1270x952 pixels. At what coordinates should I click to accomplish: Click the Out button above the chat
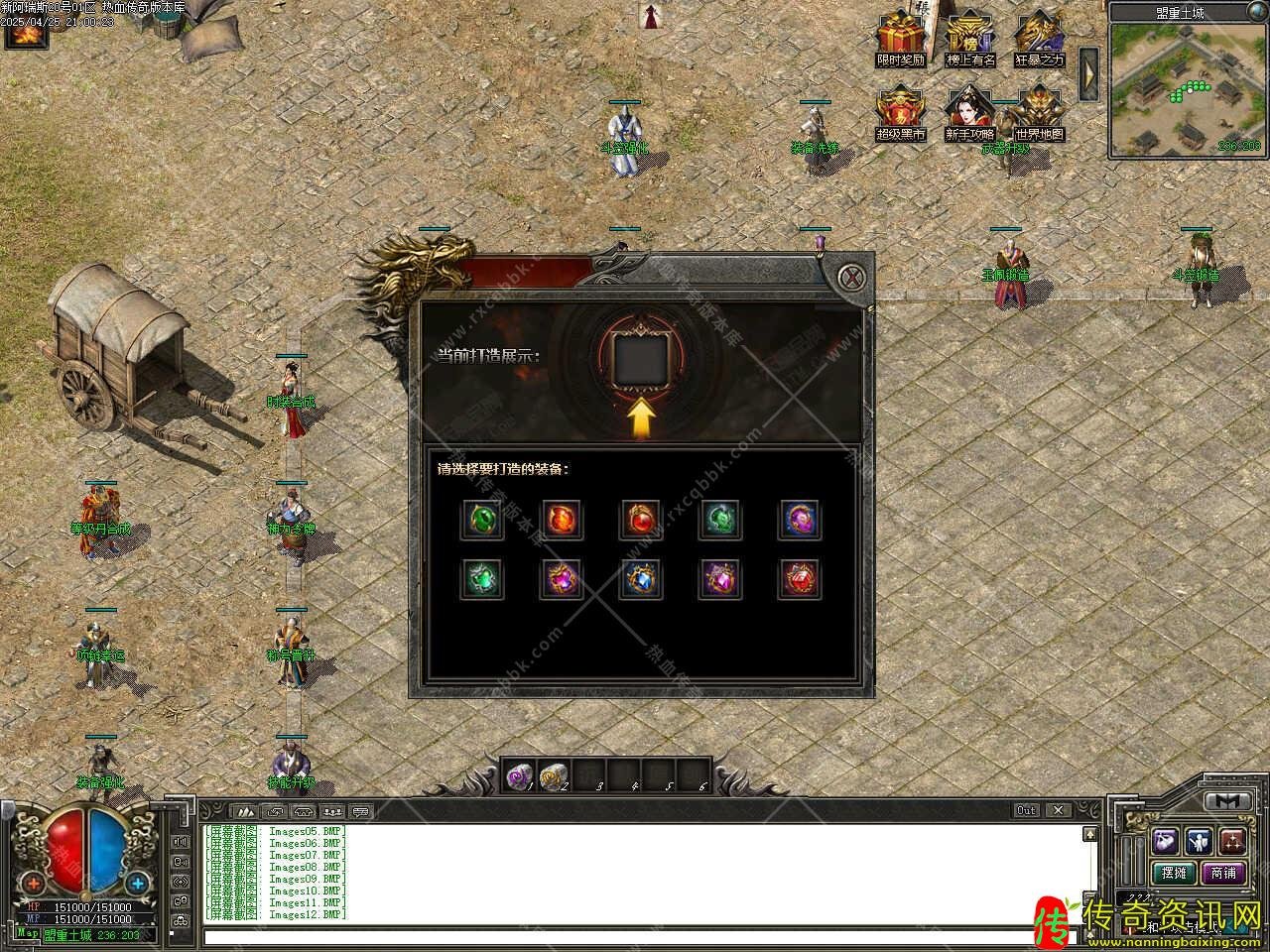point(1026,810)
